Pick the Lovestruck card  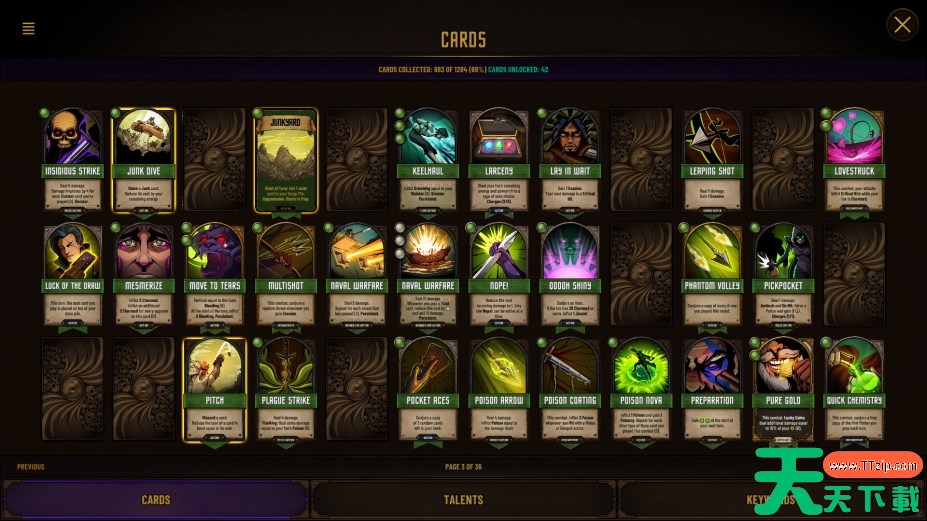(x=853, y=160)
